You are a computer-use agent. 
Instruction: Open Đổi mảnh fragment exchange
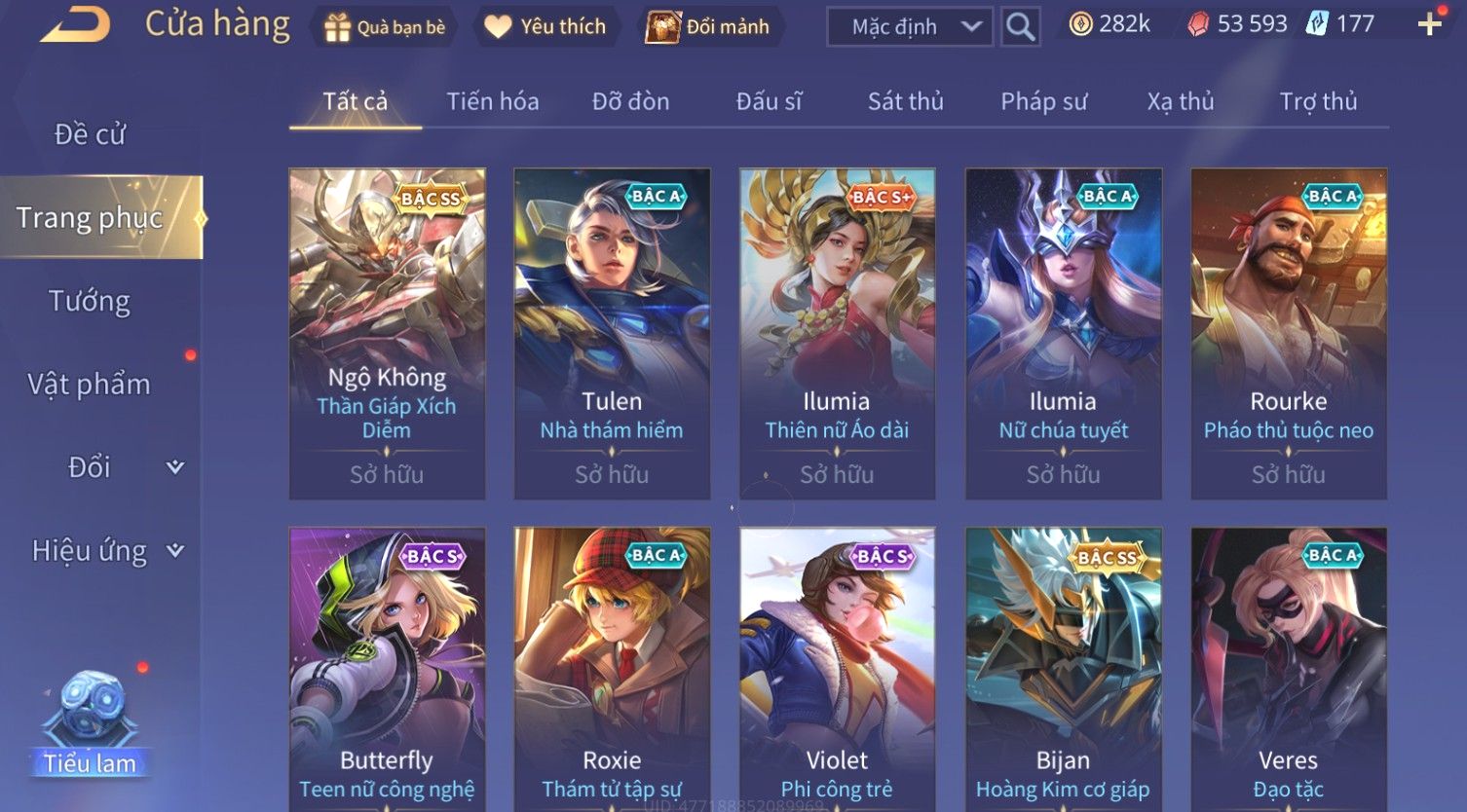(x=709, y=27)
